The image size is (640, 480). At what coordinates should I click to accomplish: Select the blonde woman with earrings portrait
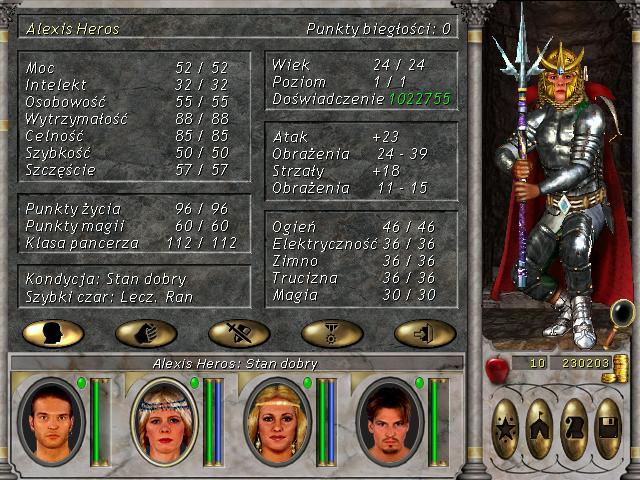(x=278, y=421)
